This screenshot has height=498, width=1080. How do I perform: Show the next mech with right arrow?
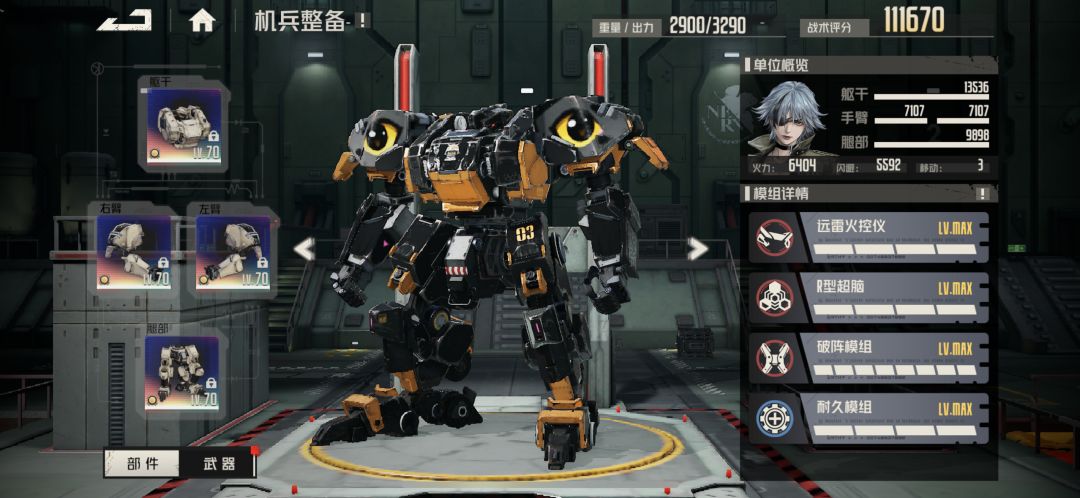pos(698,249)
